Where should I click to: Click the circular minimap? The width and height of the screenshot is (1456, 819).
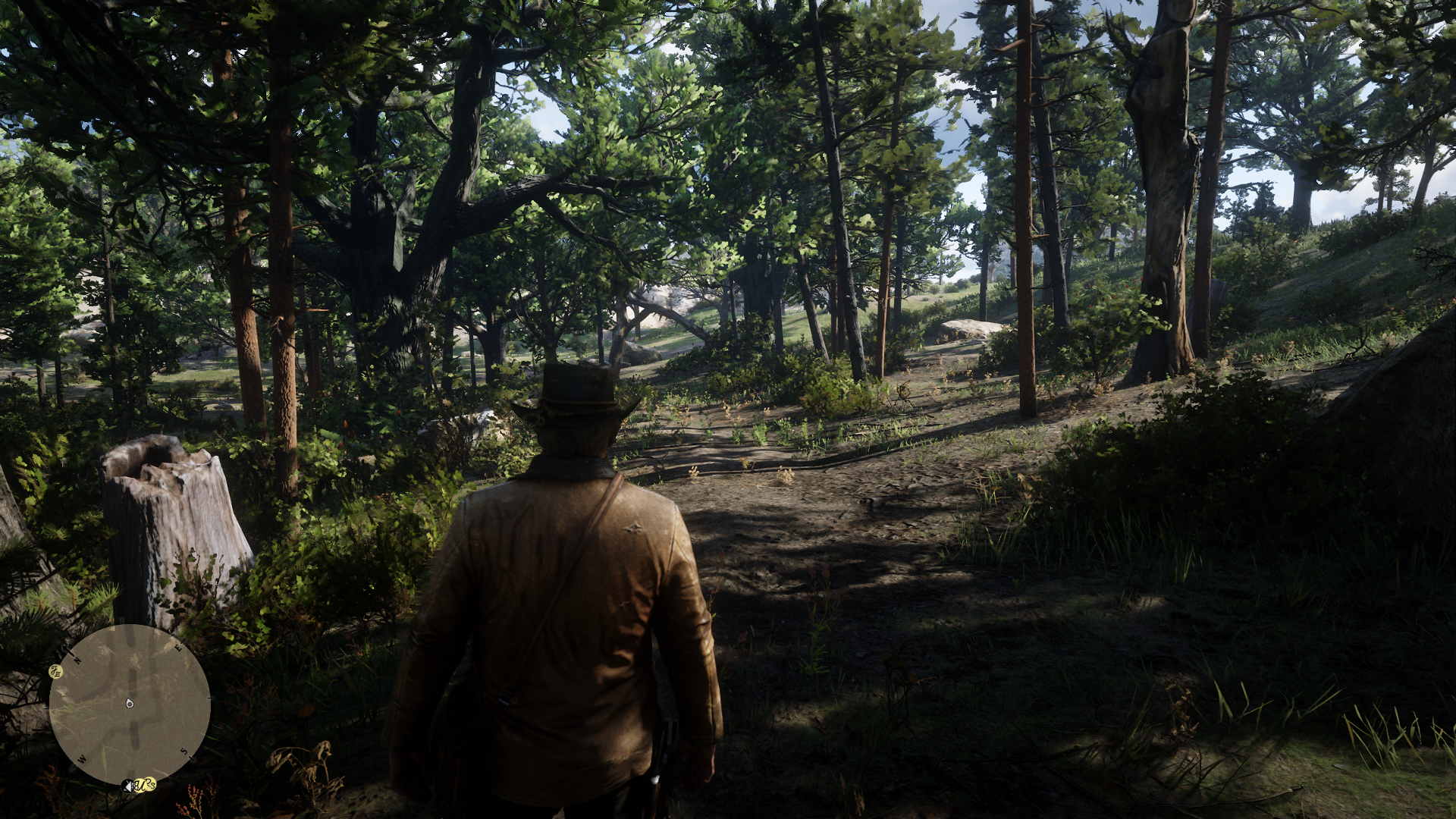coord(130,704)
